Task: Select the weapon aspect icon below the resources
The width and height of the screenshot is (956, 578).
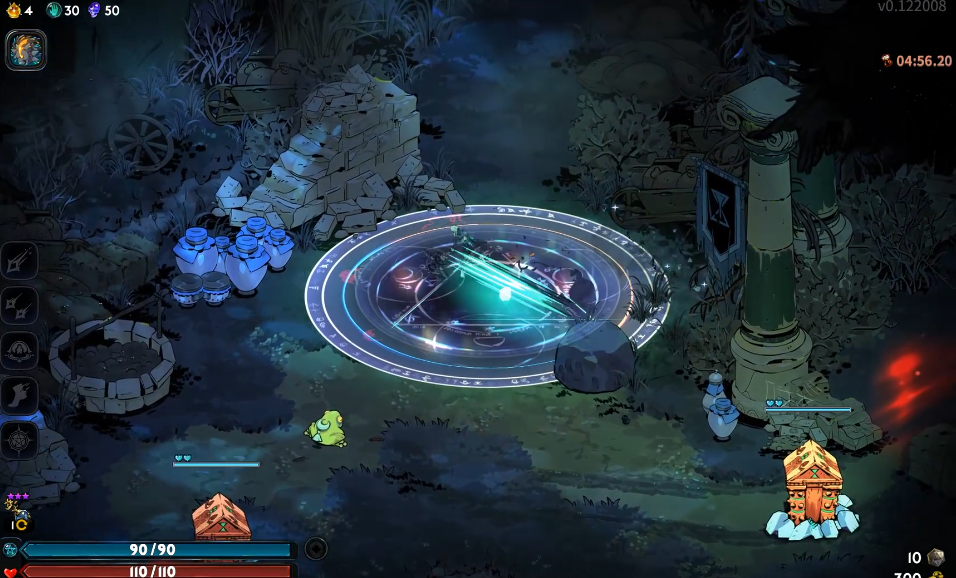Action: click(x=26, y=50)
